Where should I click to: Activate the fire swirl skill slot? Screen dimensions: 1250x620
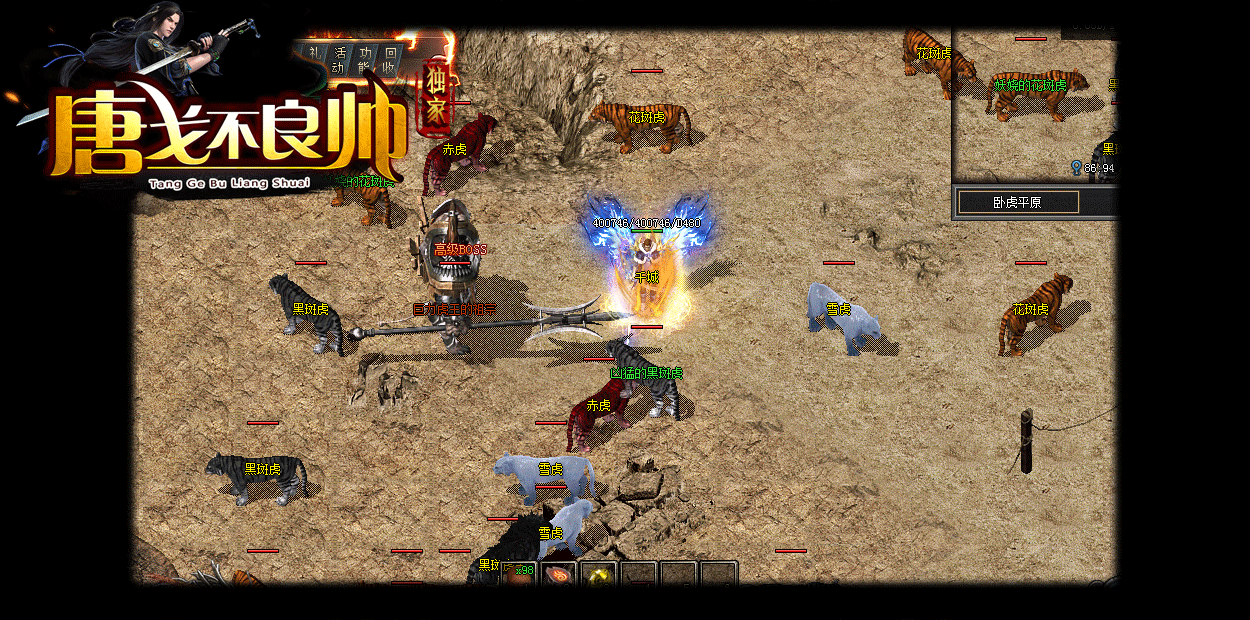[x=560, y=575]
